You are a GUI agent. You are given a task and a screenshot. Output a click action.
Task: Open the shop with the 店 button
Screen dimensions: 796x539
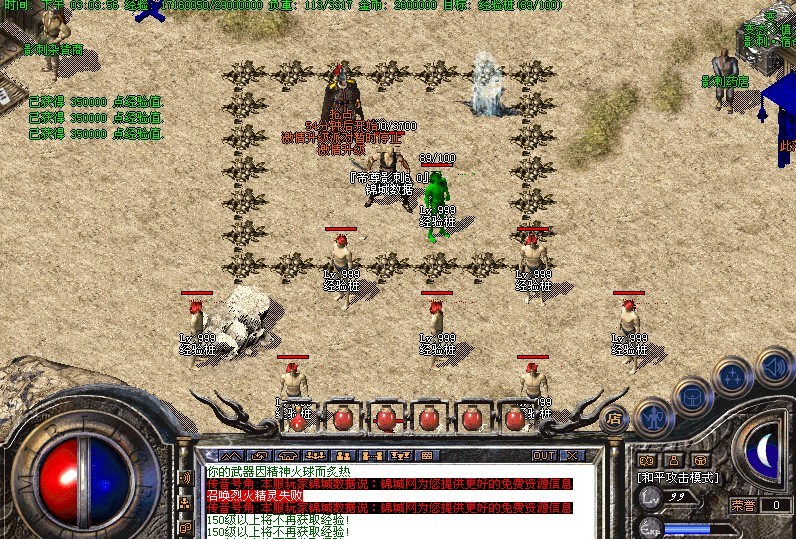615,417
